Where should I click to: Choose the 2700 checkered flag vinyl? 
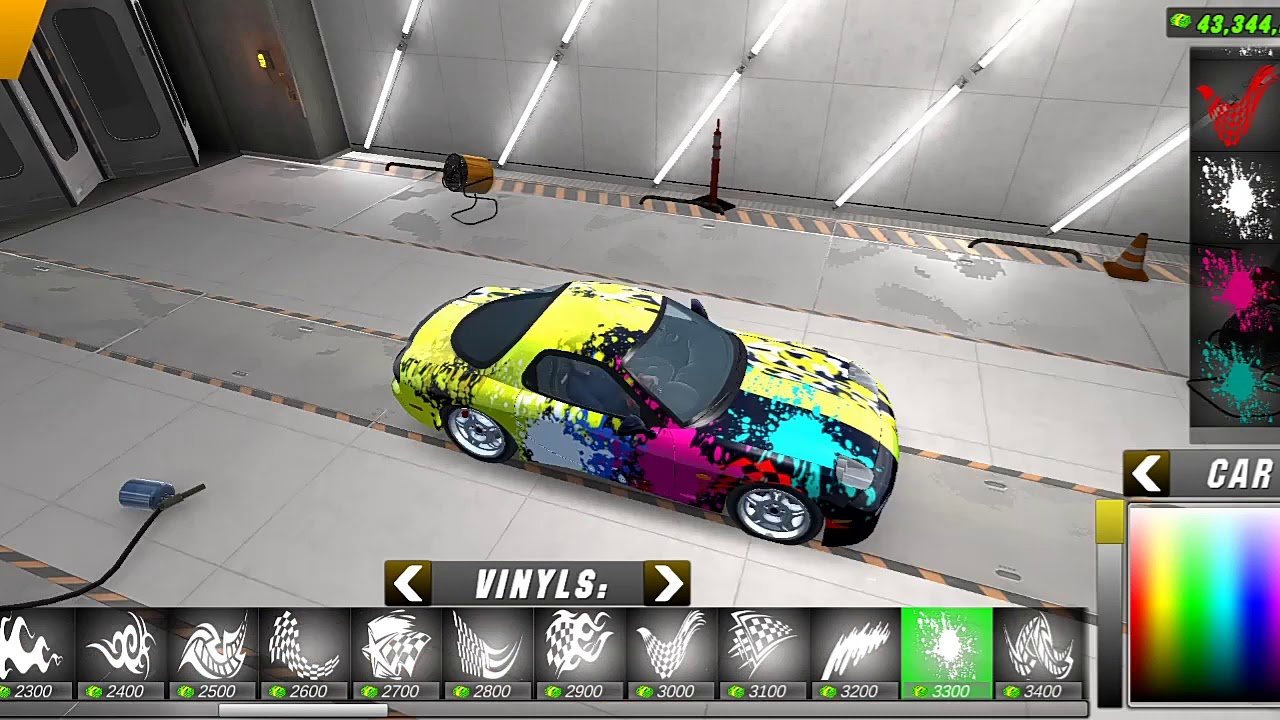pyautogui.click(x=396, y=647)
